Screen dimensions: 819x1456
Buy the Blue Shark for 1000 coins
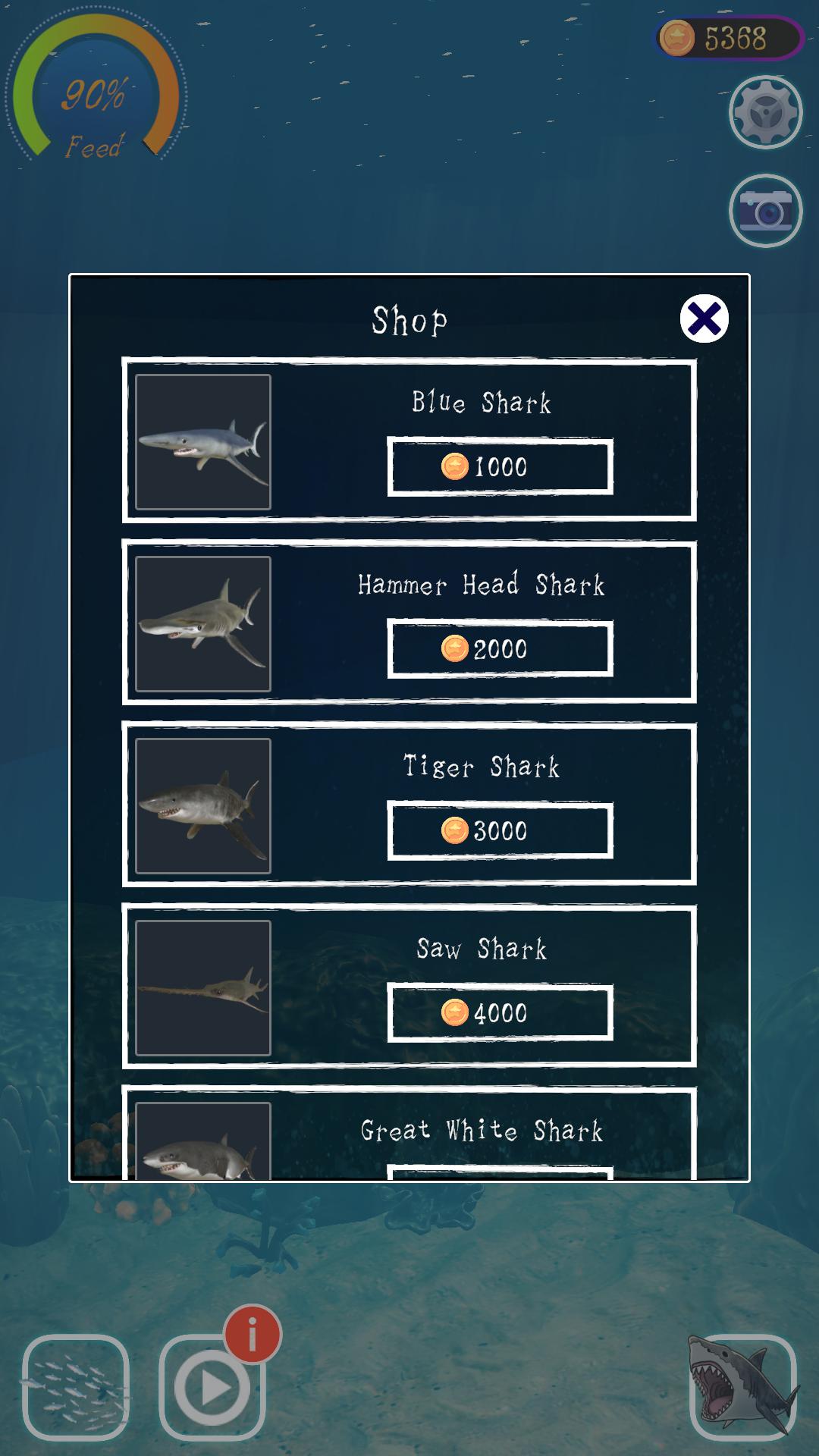pos(500,466)
